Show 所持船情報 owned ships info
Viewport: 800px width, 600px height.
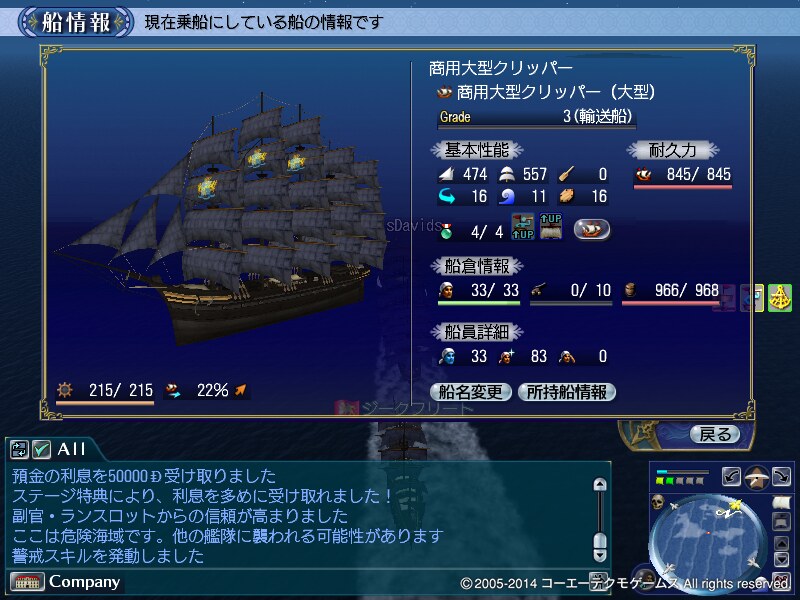click(x=566, y=392)
